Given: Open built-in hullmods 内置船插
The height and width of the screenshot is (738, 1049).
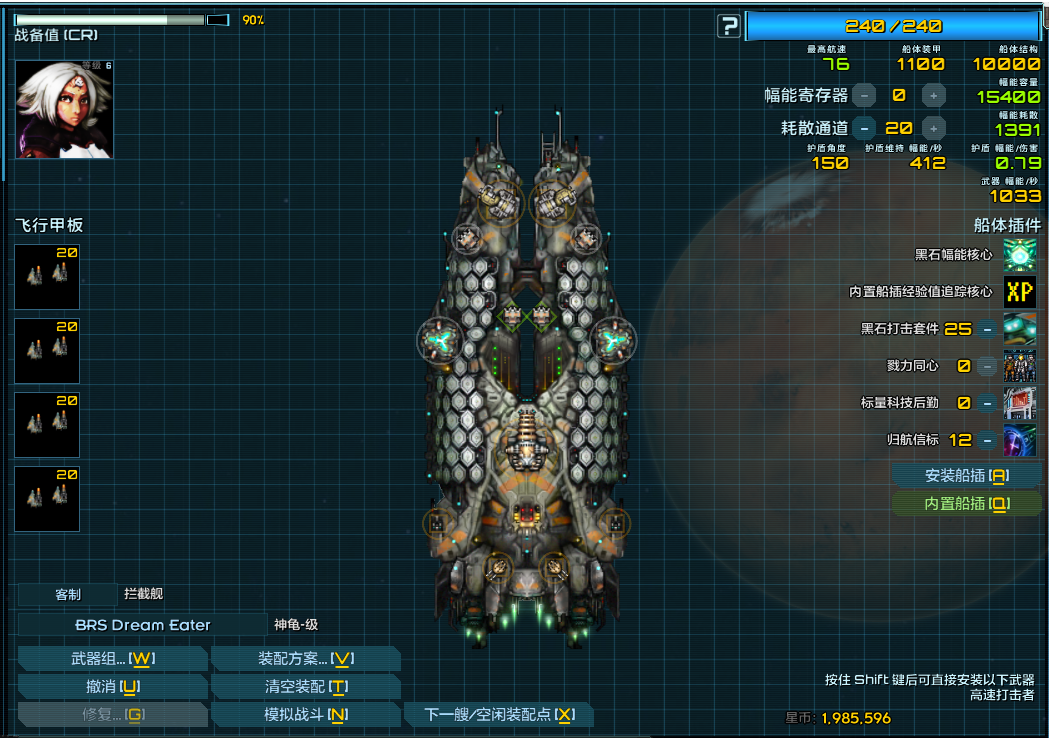Looking at the screenshot, I should click(x=966, y=504).
